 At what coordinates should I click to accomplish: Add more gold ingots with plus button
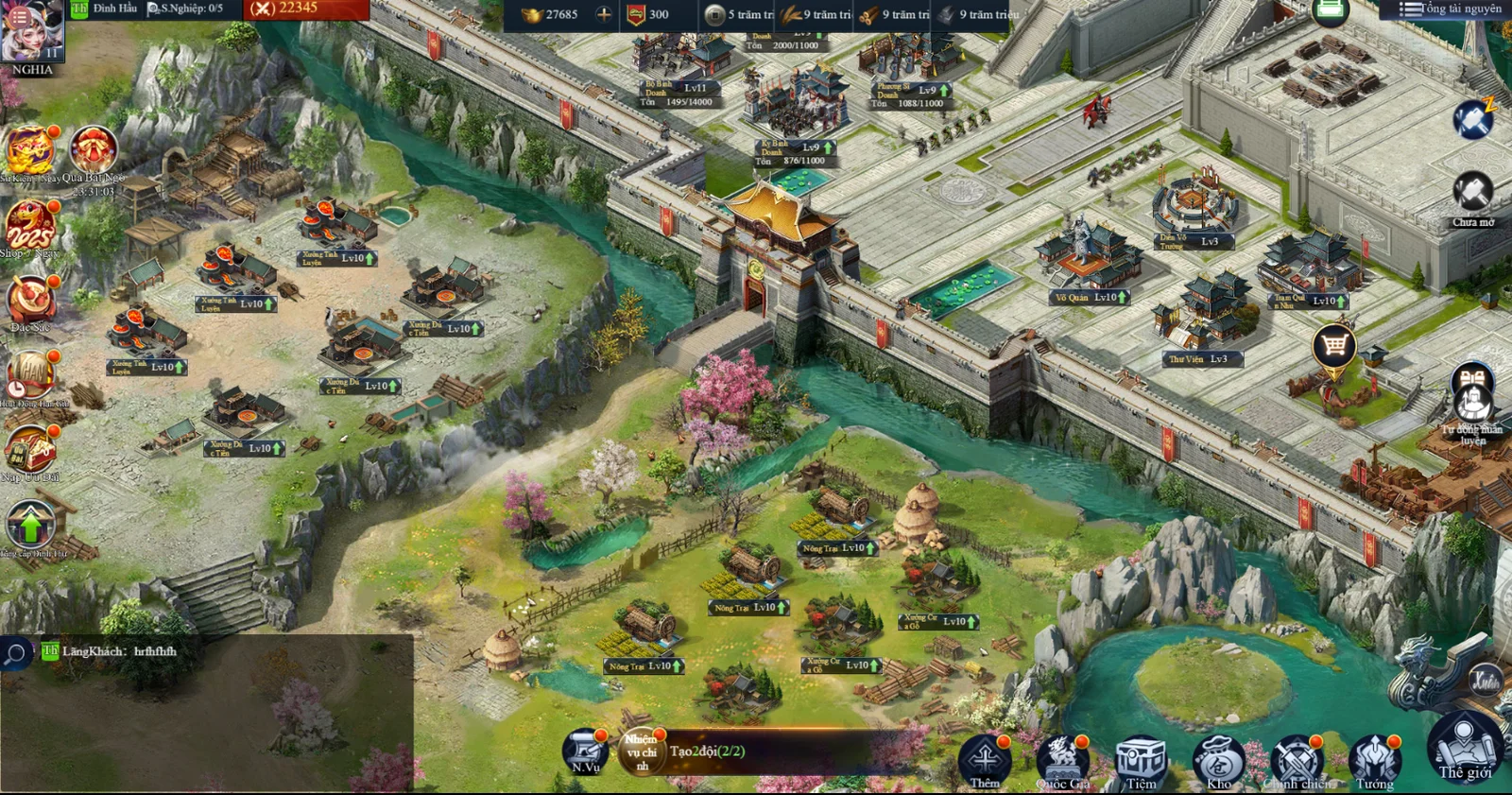point(604,14)
